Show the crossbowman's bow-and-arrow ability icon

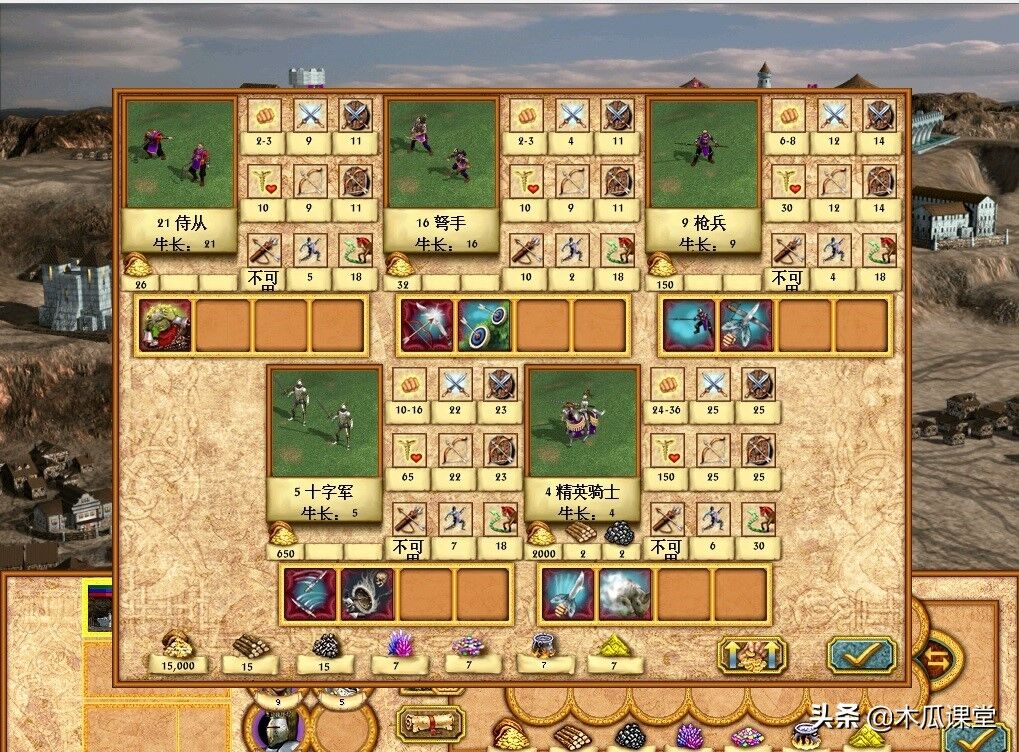[x=427, y=326]
